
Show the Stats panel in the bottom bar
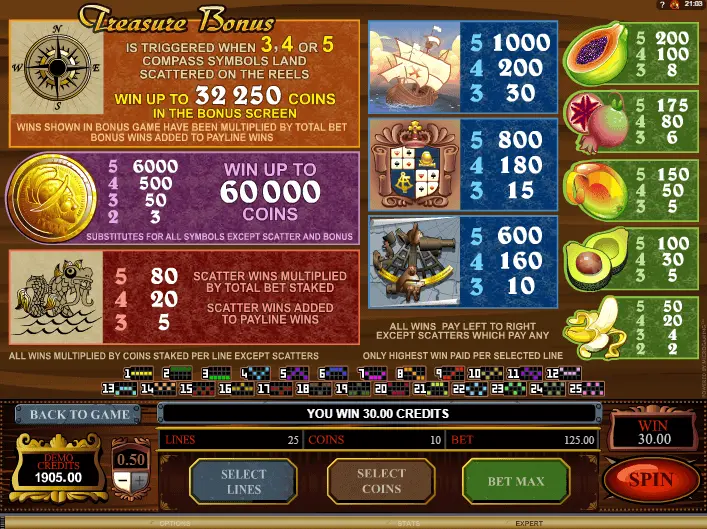(408, 523)
